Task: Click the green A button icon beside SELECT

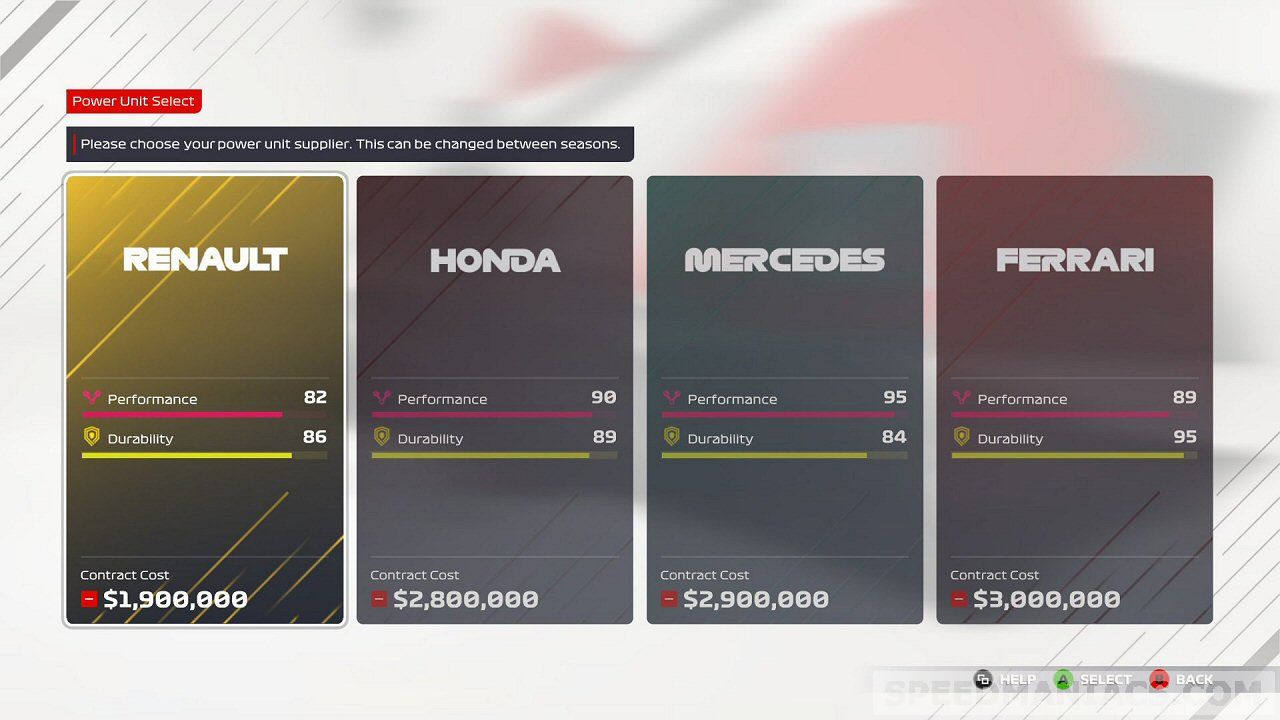Action: point(1065,679)
